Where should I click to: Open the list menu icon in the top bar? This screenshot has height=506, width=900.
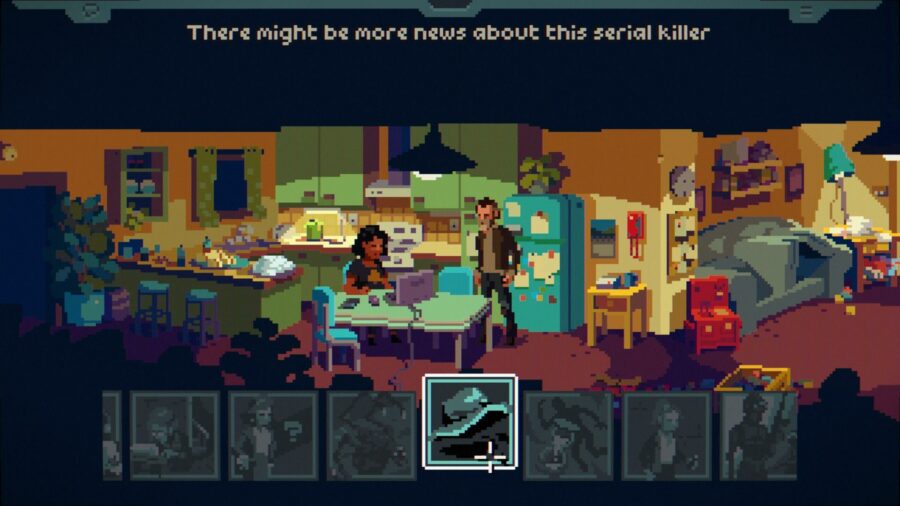coord(806,11)
